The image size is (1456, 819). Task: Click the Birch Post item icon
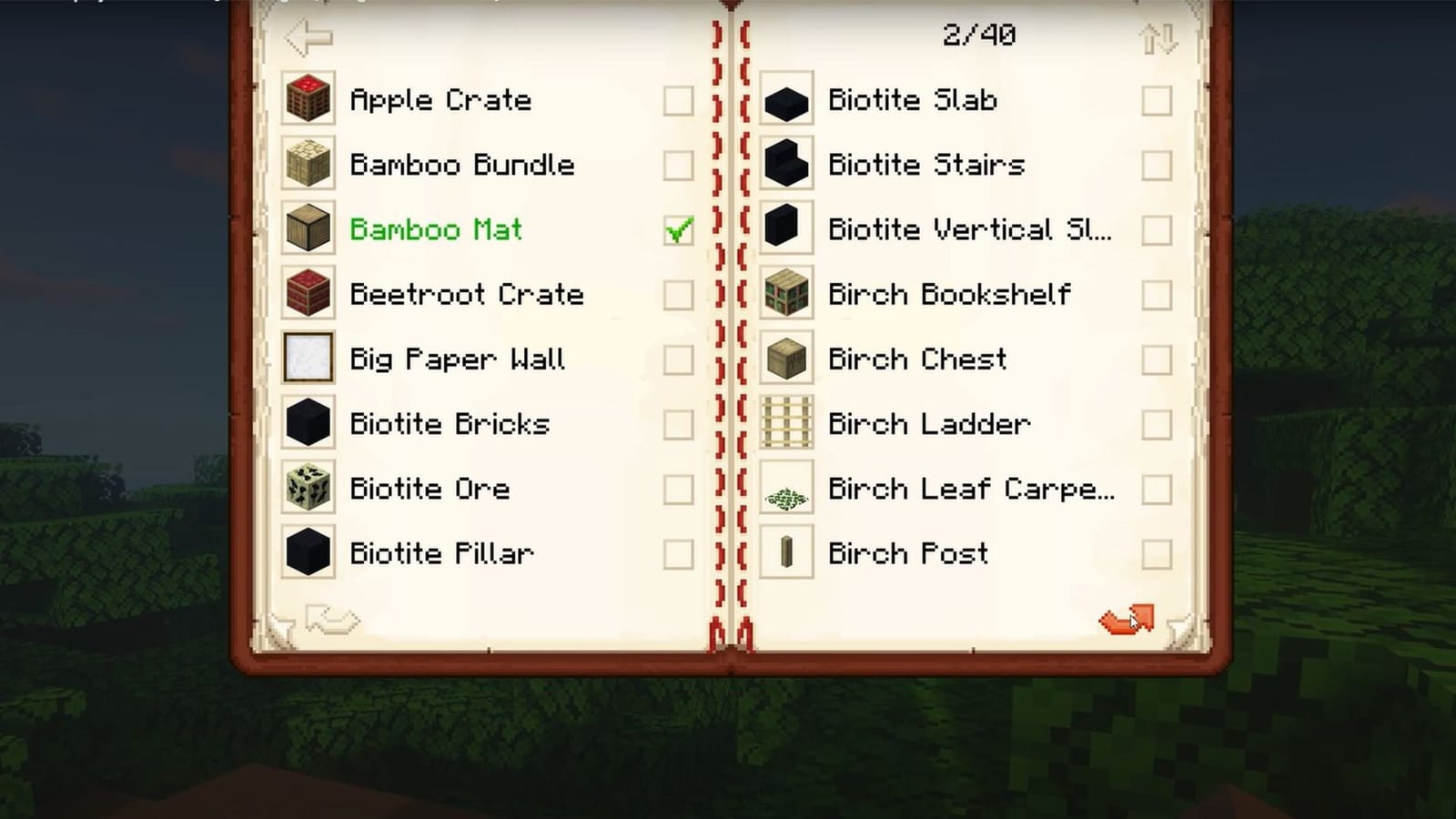coord(785,553)
